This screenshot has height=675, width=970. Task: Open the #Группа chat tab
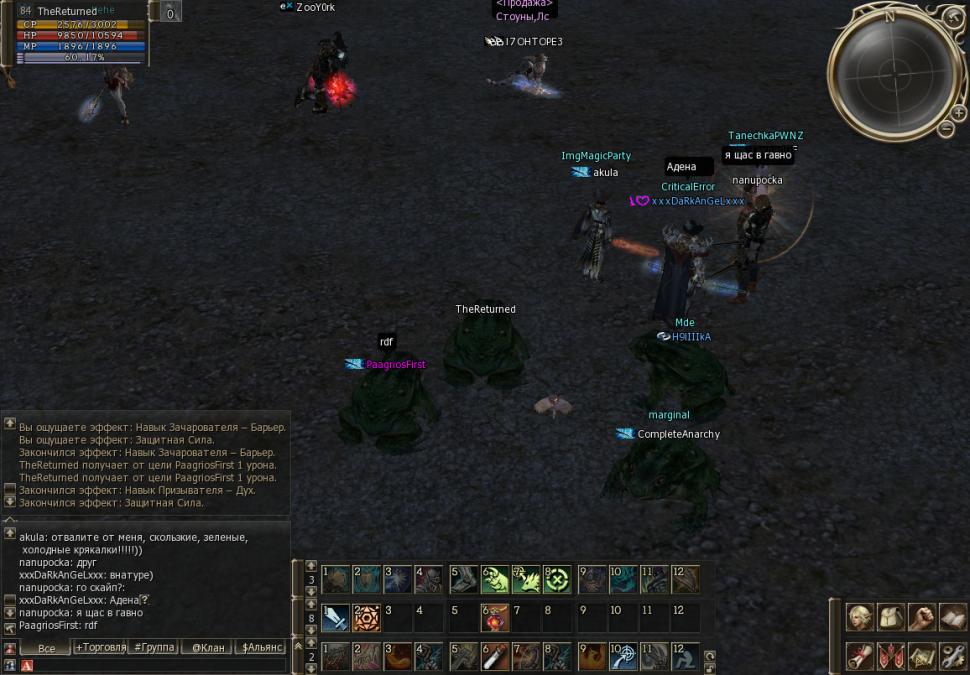[155, 648]
